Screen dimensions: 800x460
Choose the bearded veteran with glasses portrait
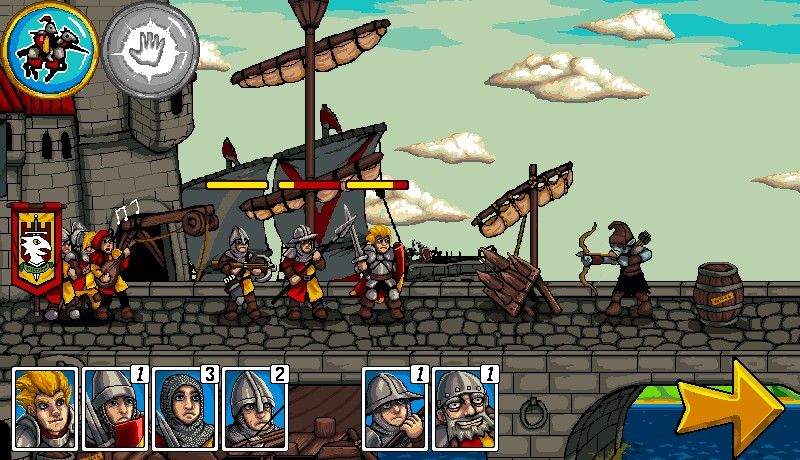coord(464,408)
